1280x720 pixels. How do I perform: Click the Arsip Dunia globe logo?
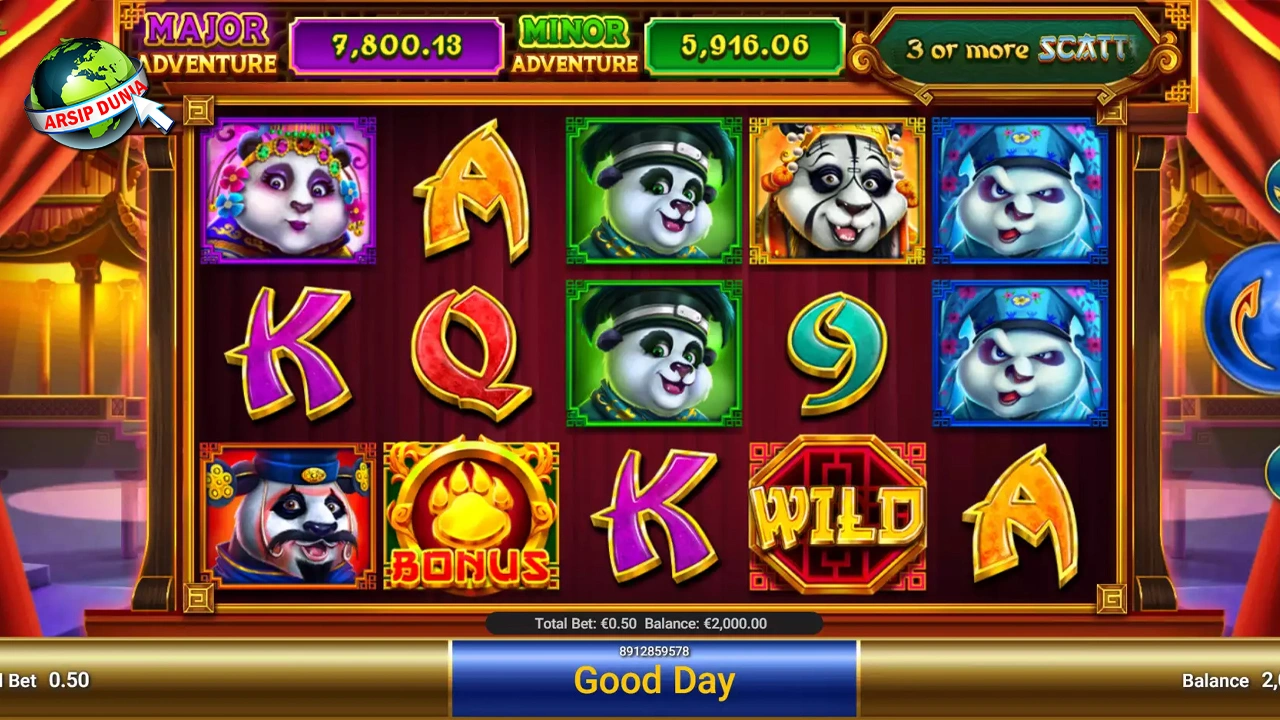pyautogui.click(x=85, y=85)
